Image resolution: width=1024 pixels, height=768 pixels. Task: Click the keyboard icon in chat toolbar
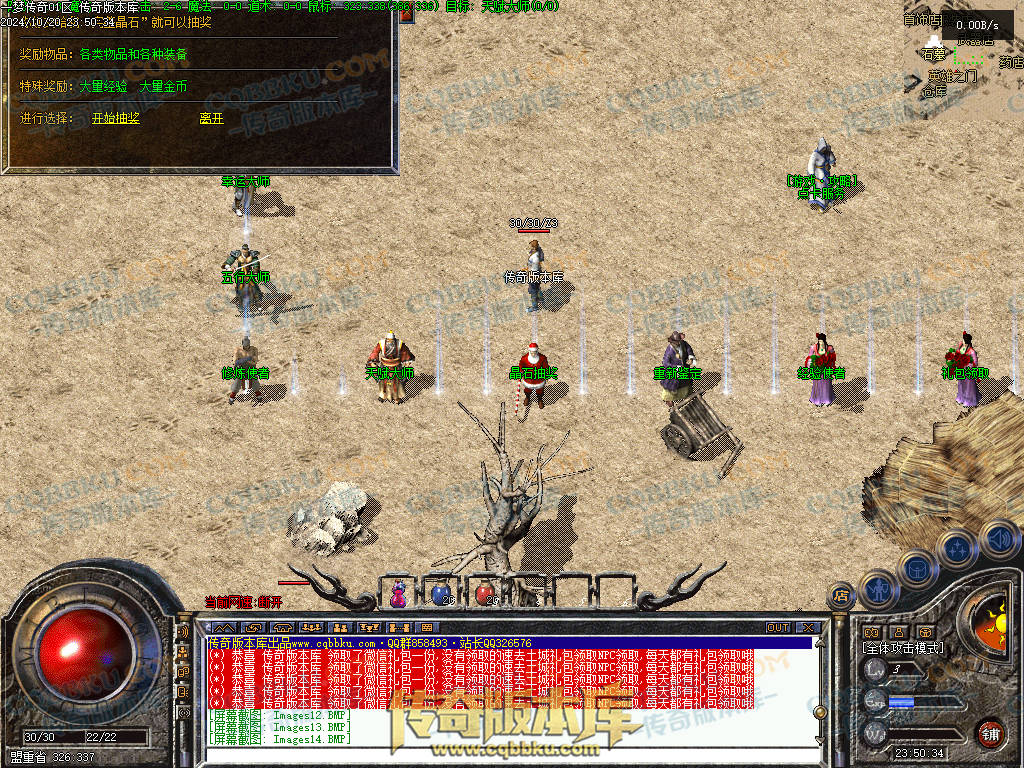pos(427,628)
